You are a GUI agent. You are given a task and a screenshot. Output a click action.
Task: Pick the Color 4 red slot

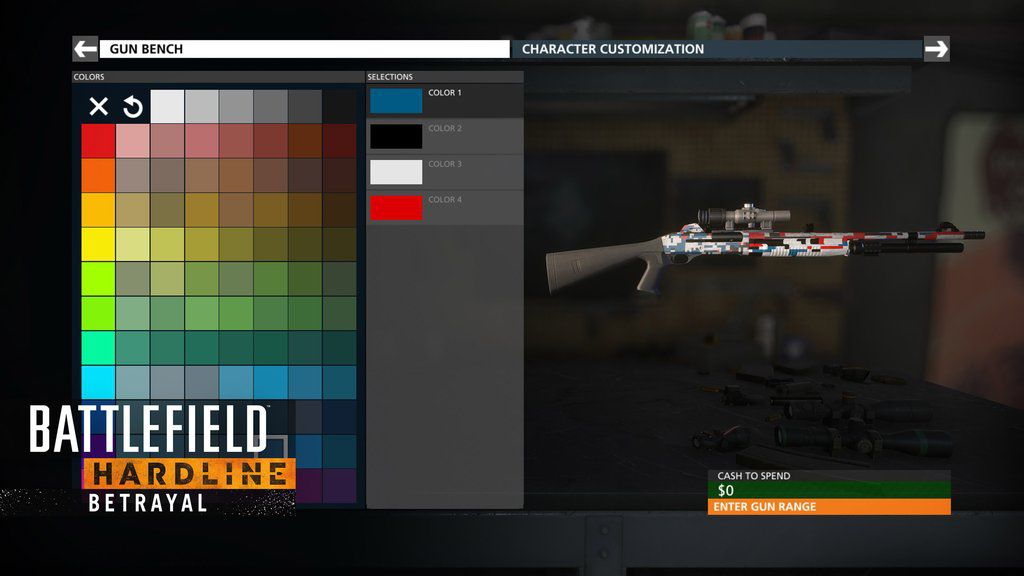click(396, 207)
